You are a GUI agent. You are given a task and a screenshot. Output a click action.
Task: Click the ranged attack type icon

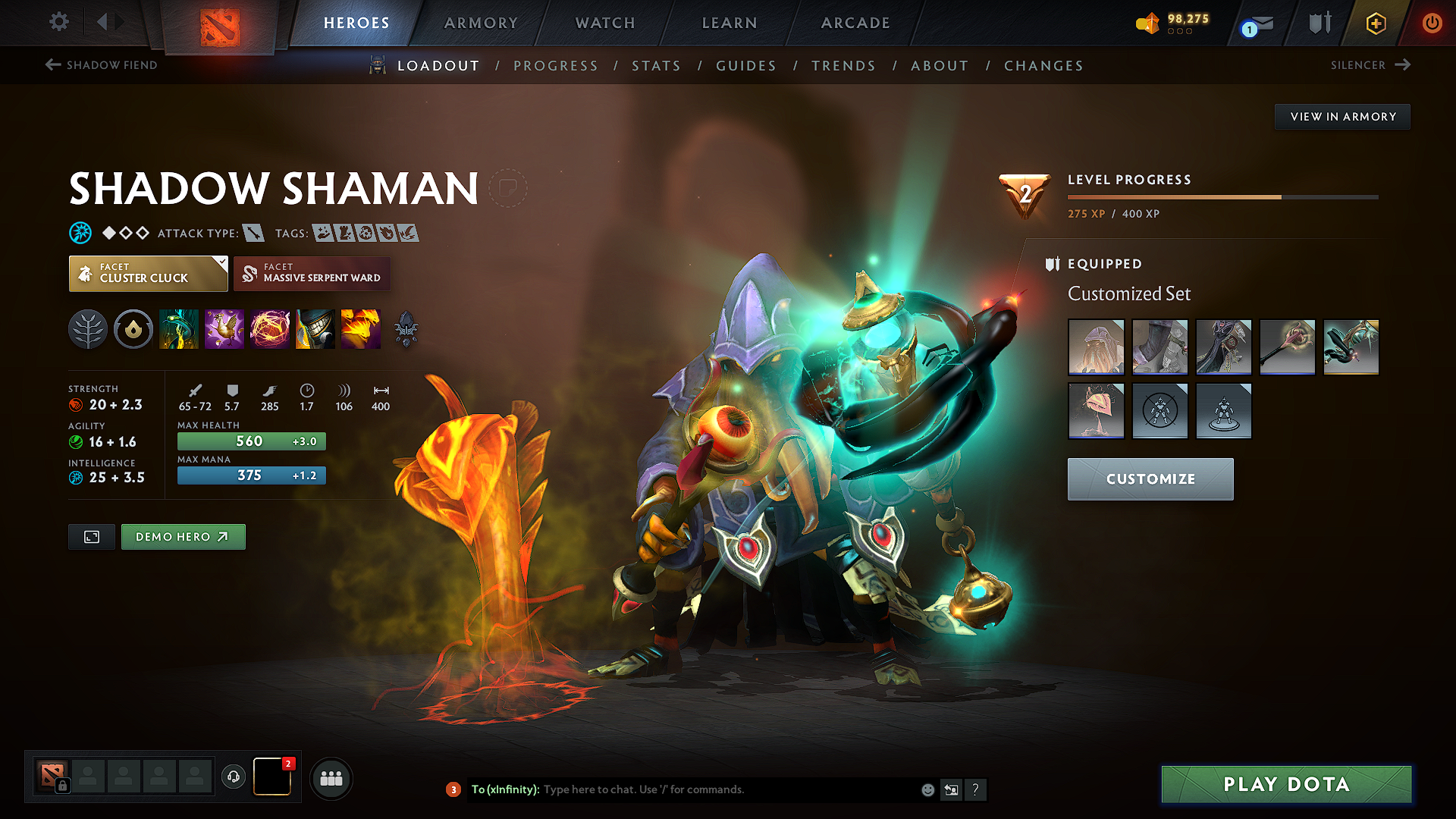pos(254,233)
